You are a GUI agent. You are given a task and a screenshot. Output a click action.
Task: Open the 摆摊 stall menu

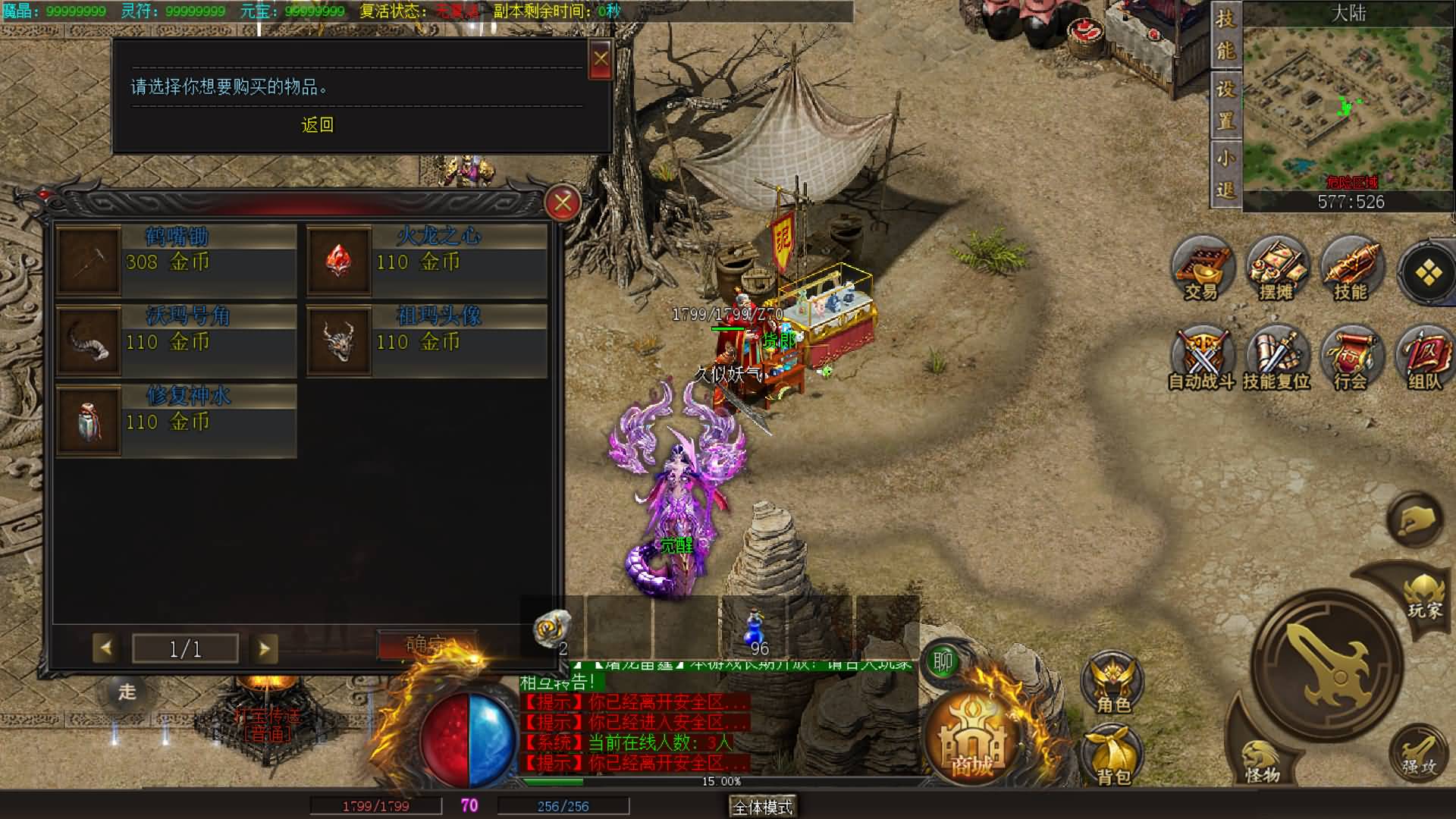[x=1276, y=270]
